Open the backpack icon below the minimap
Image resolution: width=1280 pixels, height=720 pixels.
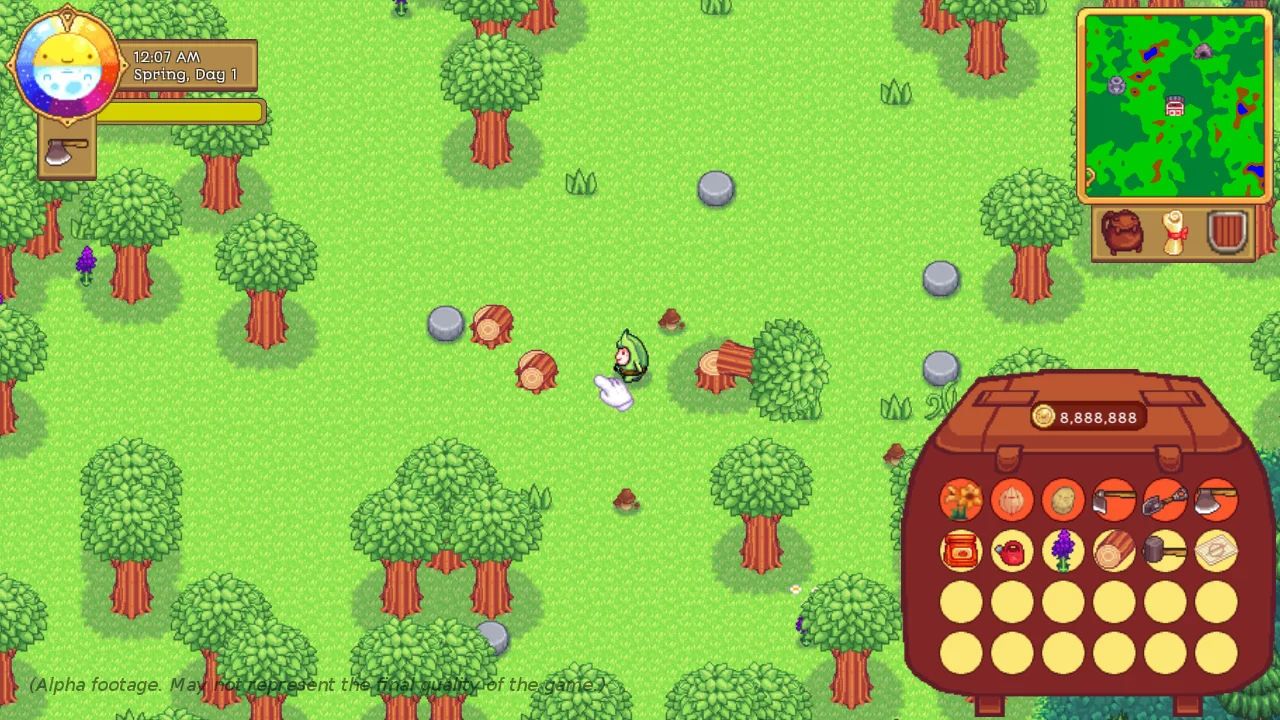(1124, 232)
